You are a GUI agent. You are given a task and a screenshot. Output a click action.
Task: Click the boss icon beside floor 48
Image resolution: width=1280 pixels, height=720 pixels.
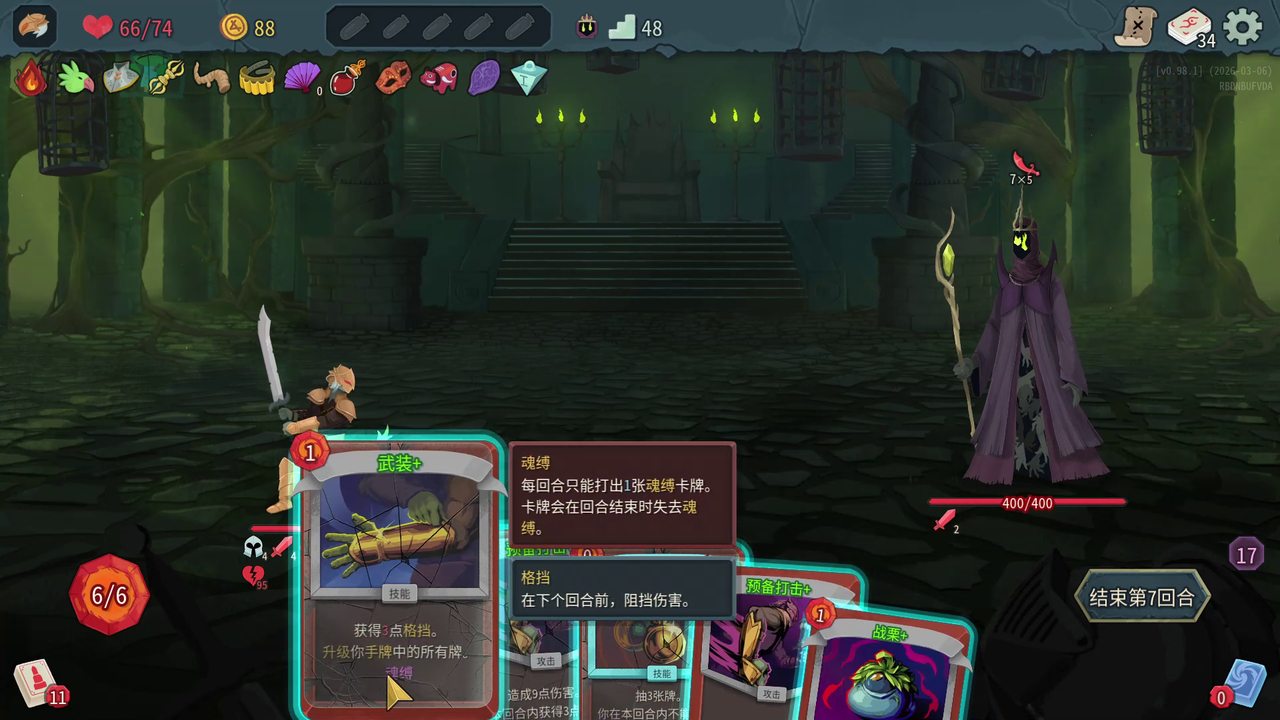[587, 28]
